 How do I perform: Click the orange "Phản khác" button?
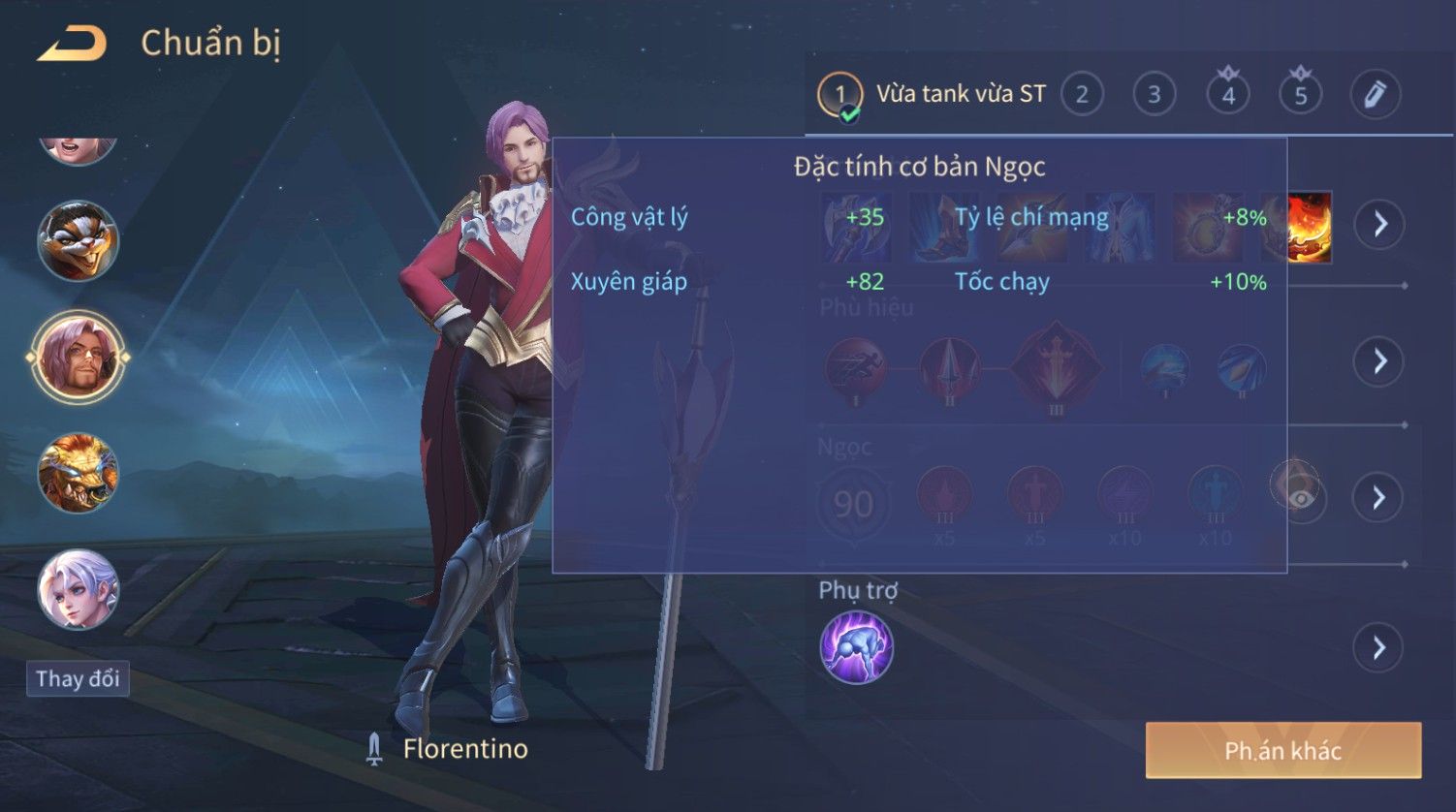1282,751
